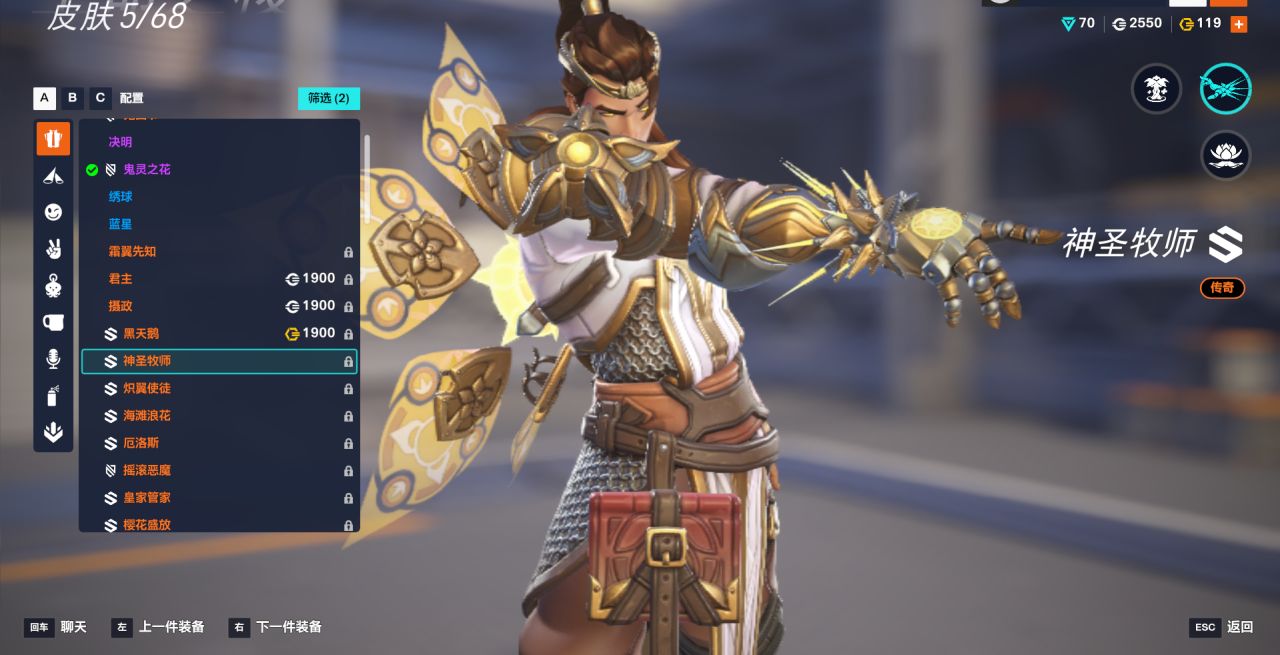Choose the 绣球 skin
1280x655 pixels.
coord(121,197)
